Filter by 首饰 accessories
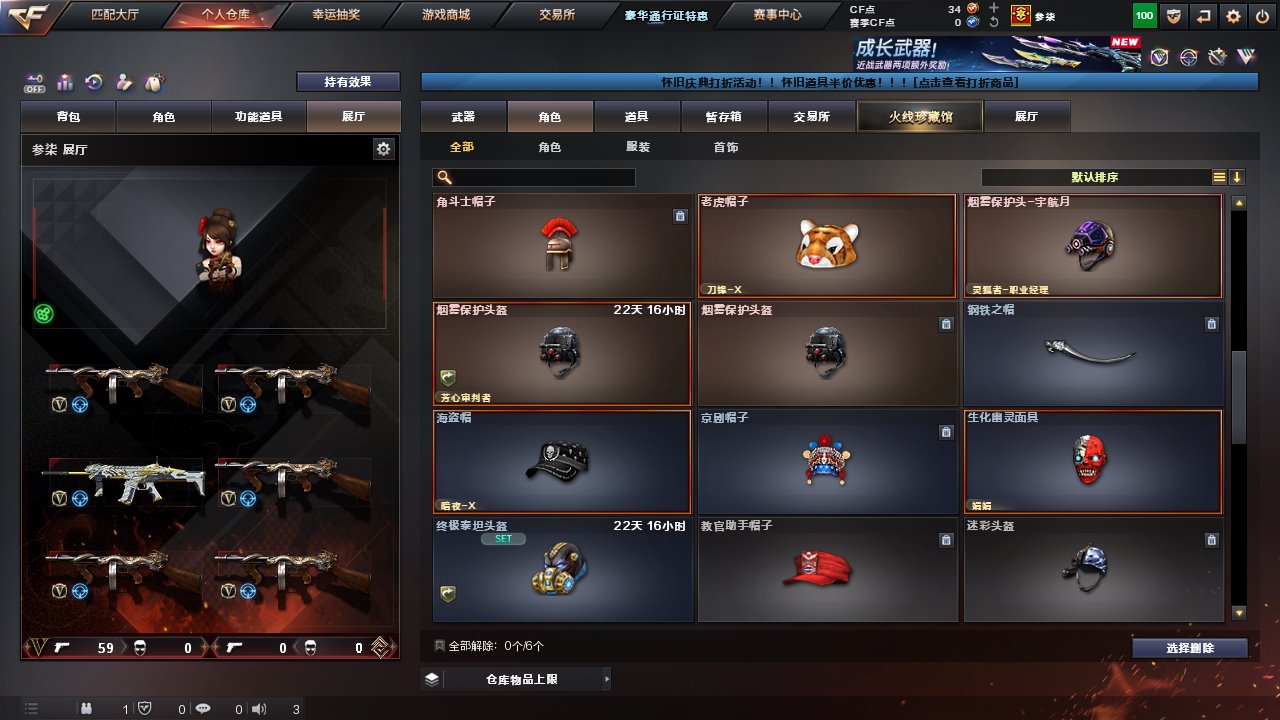Screen dimensions: 1280x720 coord(726,147)
